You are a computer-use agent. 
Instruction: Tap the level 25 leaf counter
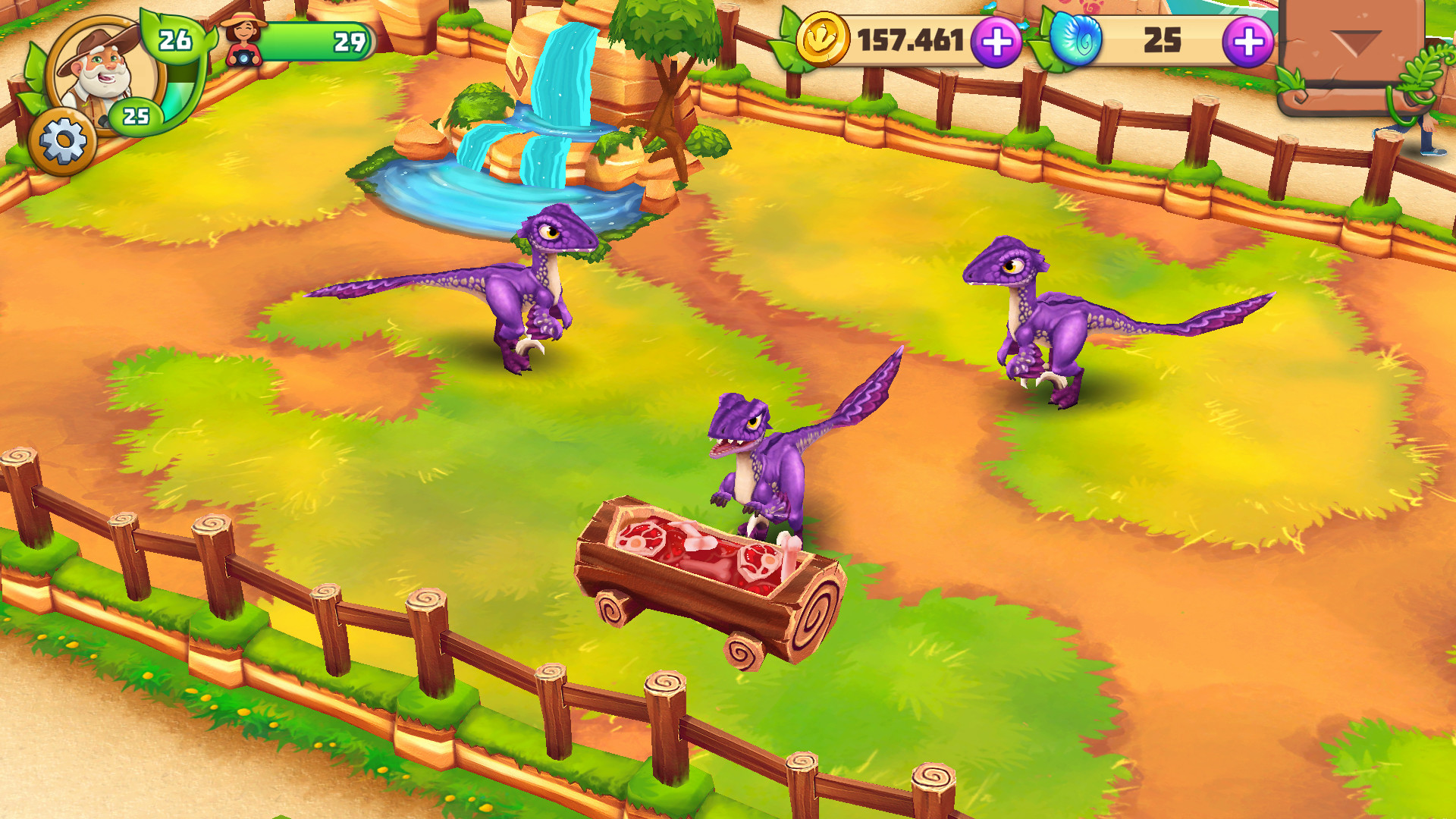click(136, 115)
